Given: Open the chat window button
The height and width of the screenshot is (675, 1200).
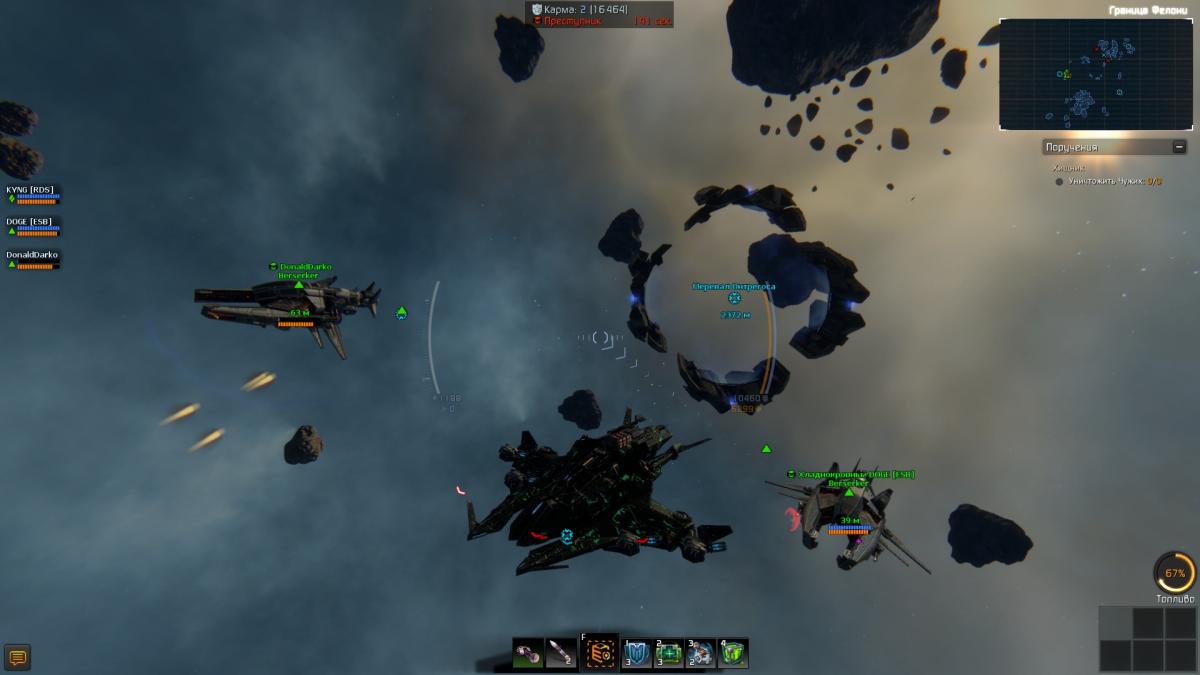Looking at the screenshot, I should tap(17, 657).
